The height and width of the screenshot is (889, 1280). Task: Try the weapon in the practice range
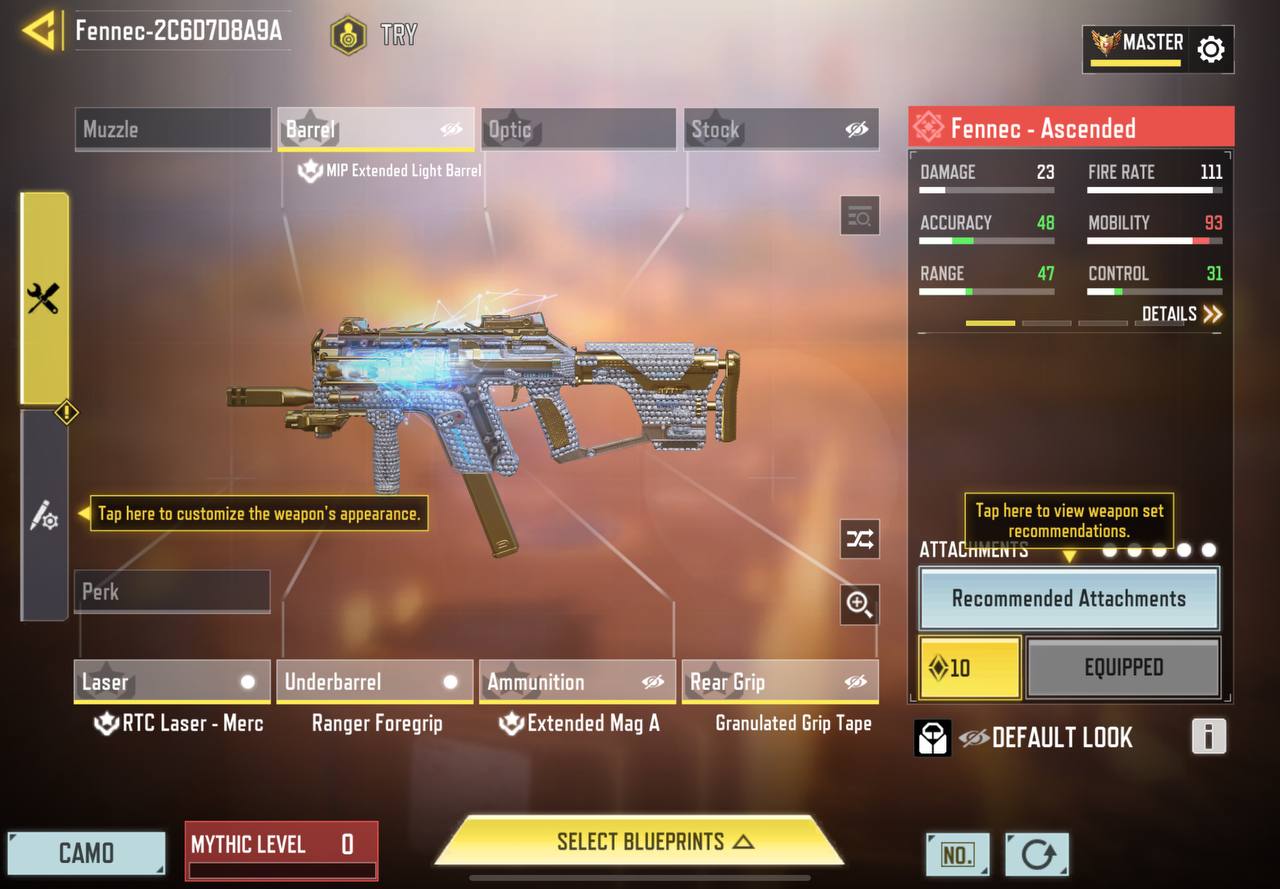point(373,36)
